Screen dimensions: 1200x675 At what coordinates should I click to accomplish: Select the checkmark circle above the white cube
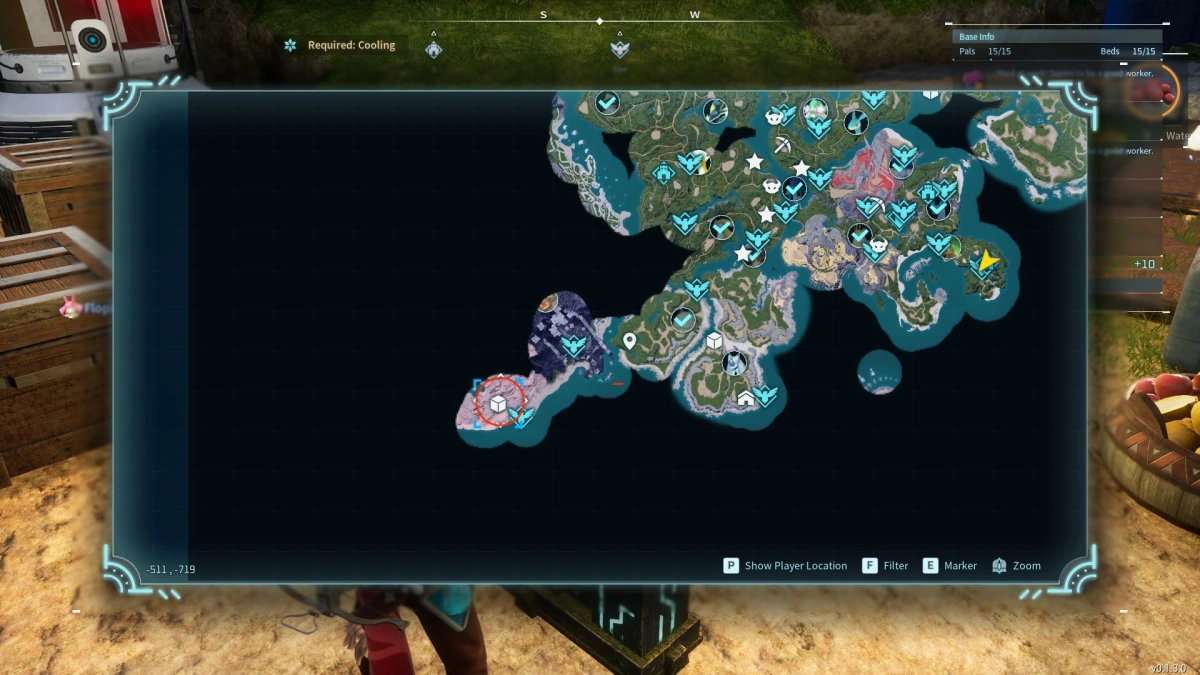(x=684, y=320)
